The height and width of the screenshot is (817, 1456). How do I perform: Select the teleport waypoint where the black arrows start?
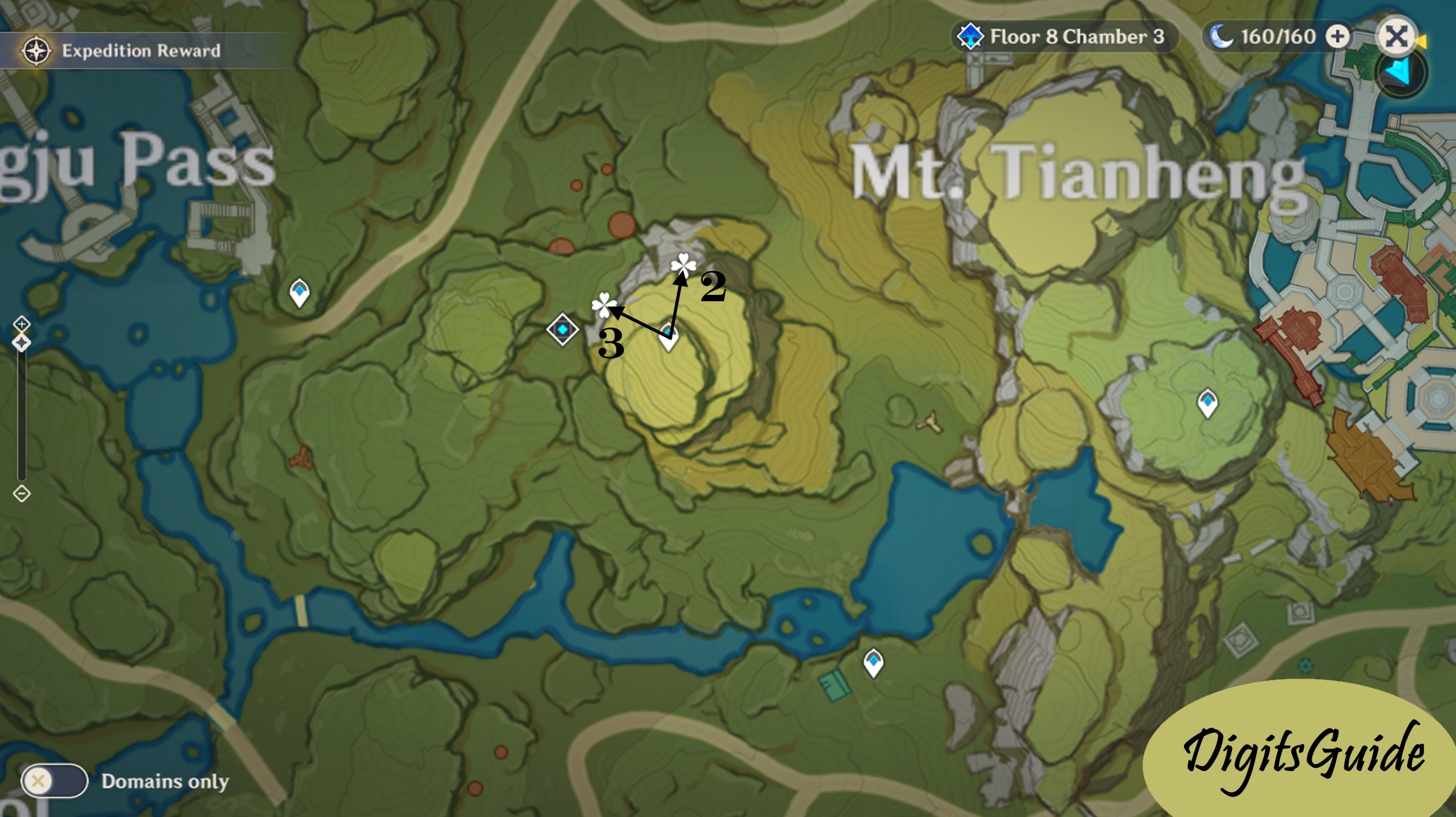(x=668, y=336)
